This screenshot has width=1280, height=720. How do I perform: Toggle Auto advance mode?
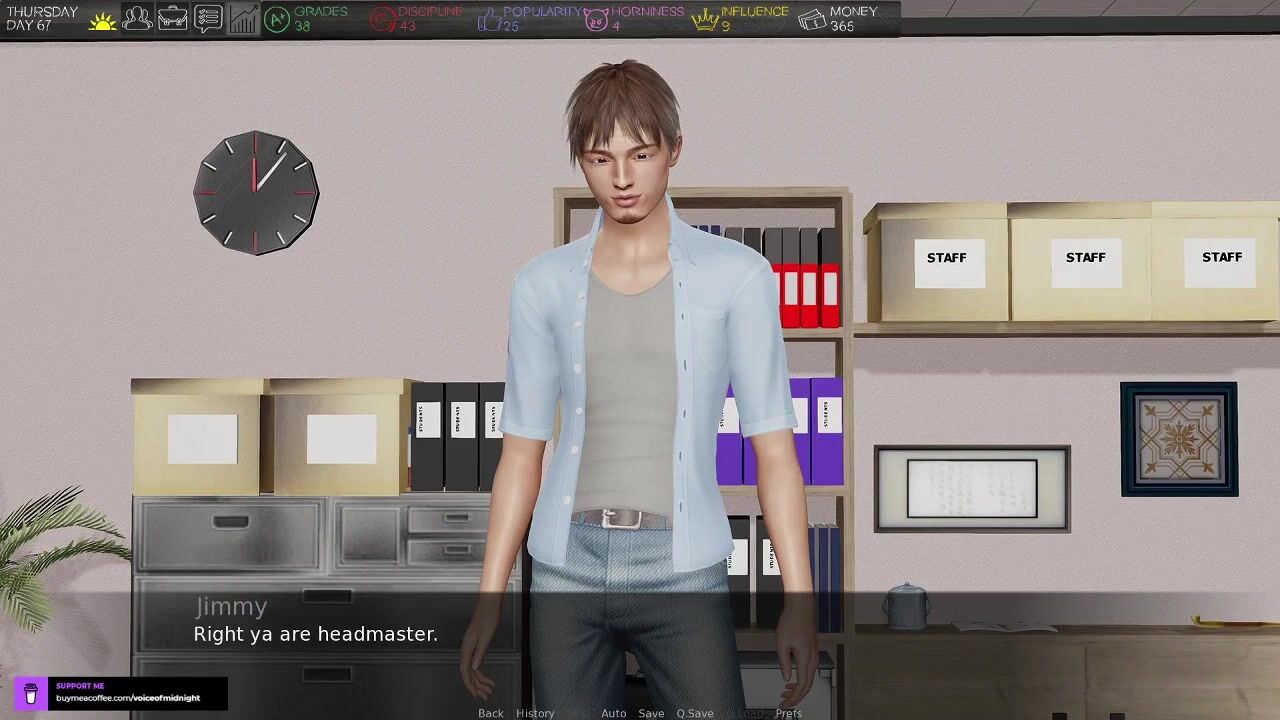[x=613, y=713]
